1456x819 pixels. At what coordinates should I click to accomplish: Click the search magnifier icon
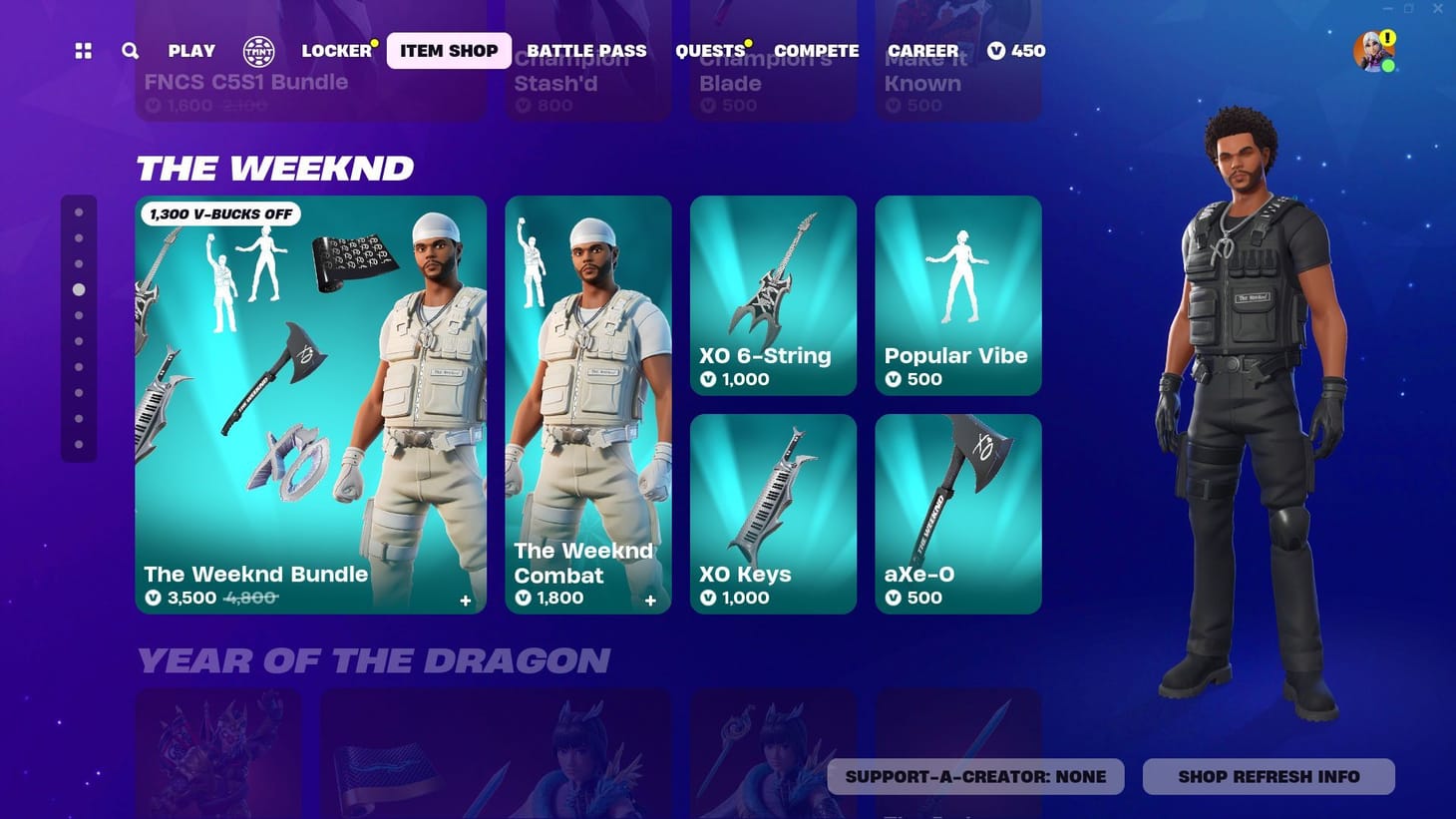(130, 50)
